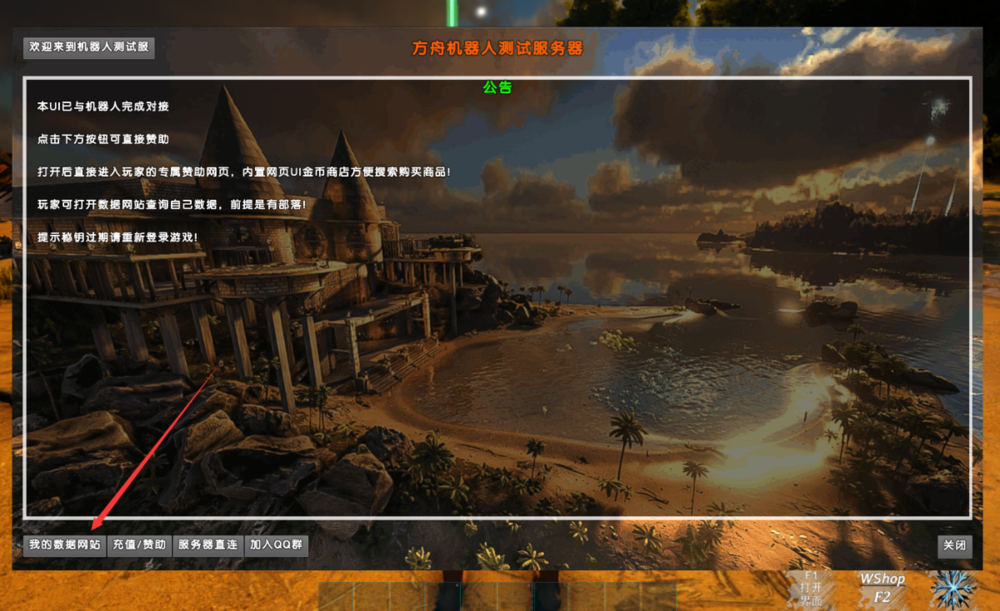The width and height of the screenshot is (1000, 611).
Task: Click the 欢迎来到机器人测试服 welcome button
Action: click(89, 47)
